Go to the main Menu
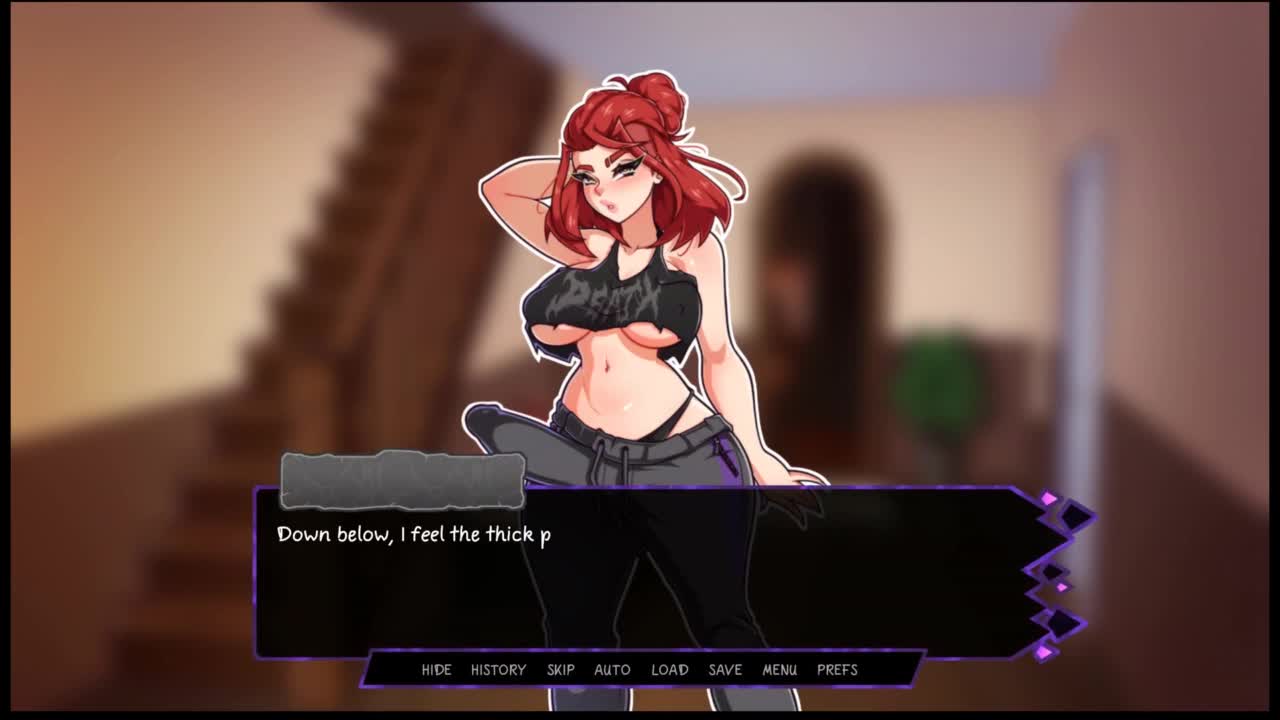 pyautogui.click(x=780, y=670)
